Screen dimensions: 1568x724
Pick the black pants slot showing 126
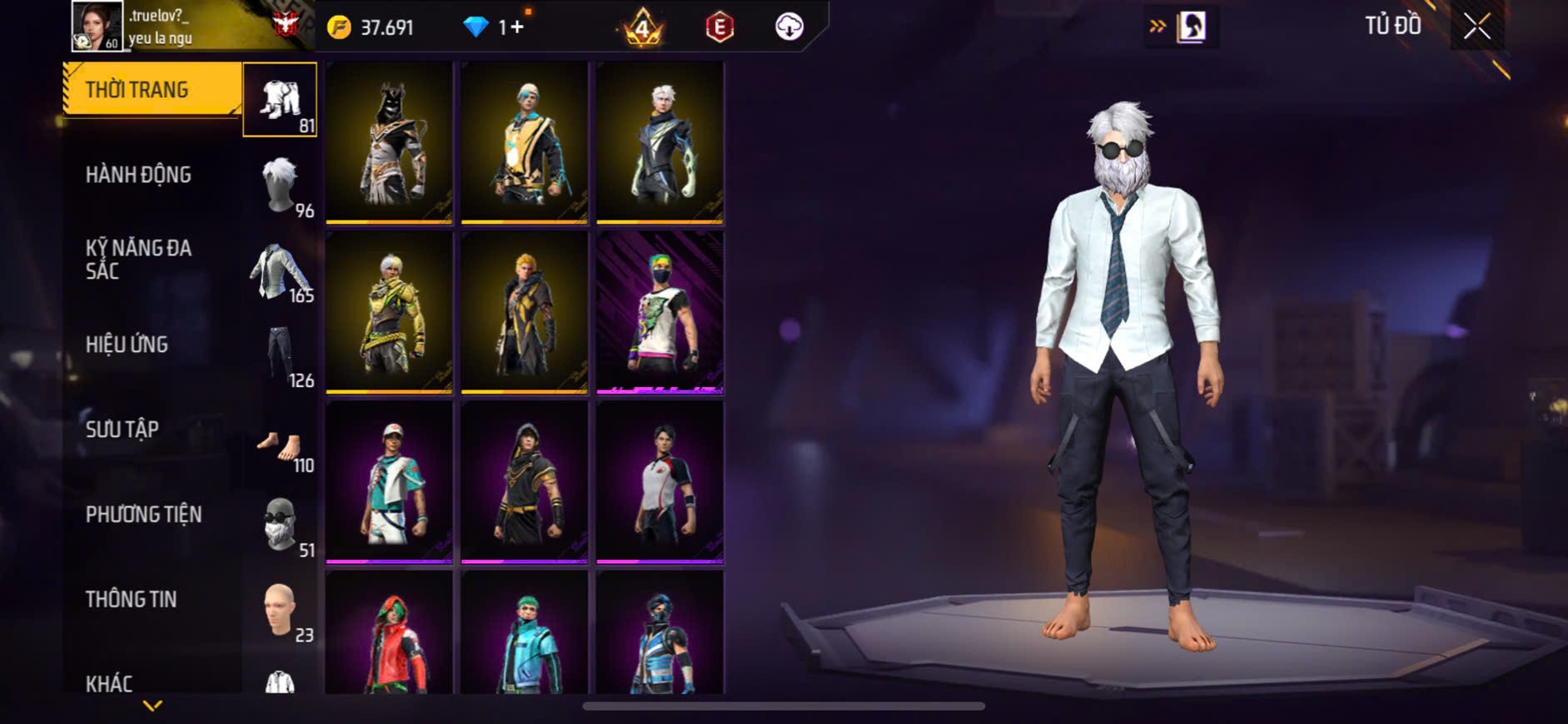[x=281, y=355]
